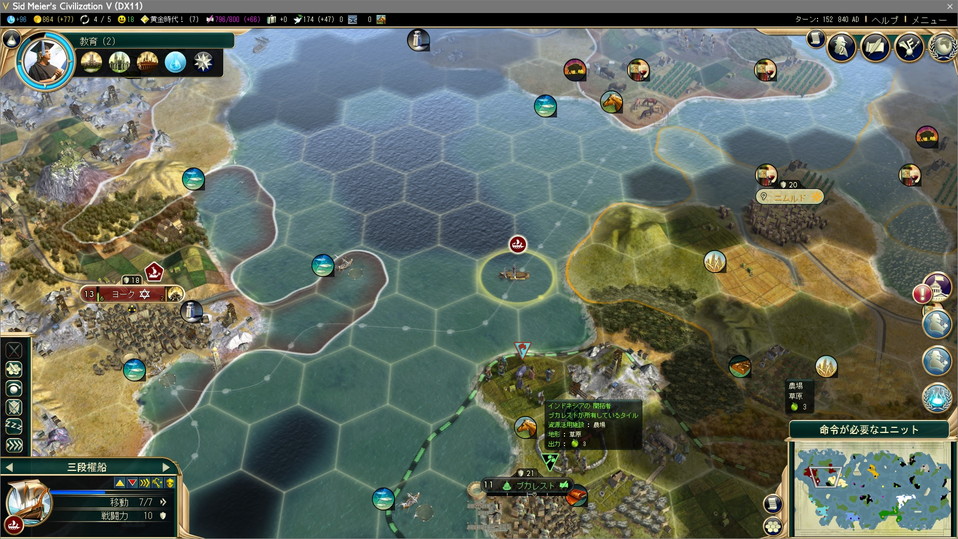Select the blue glowing wreath notification
The image size is (958, 539).
[x=937, y=398]
